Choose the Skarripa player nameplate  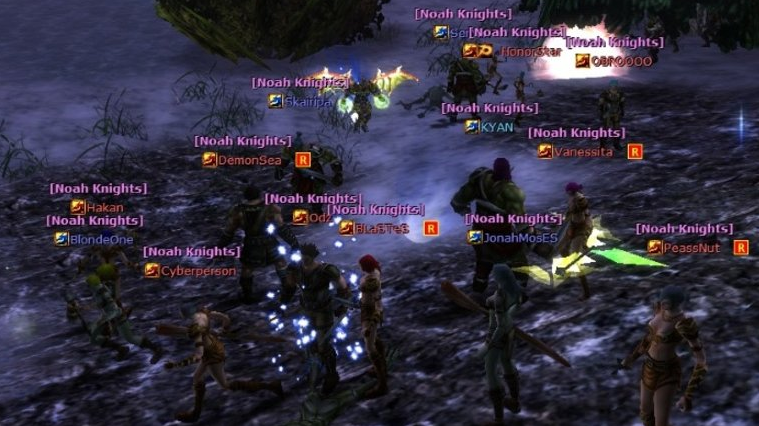click(308, 101)
